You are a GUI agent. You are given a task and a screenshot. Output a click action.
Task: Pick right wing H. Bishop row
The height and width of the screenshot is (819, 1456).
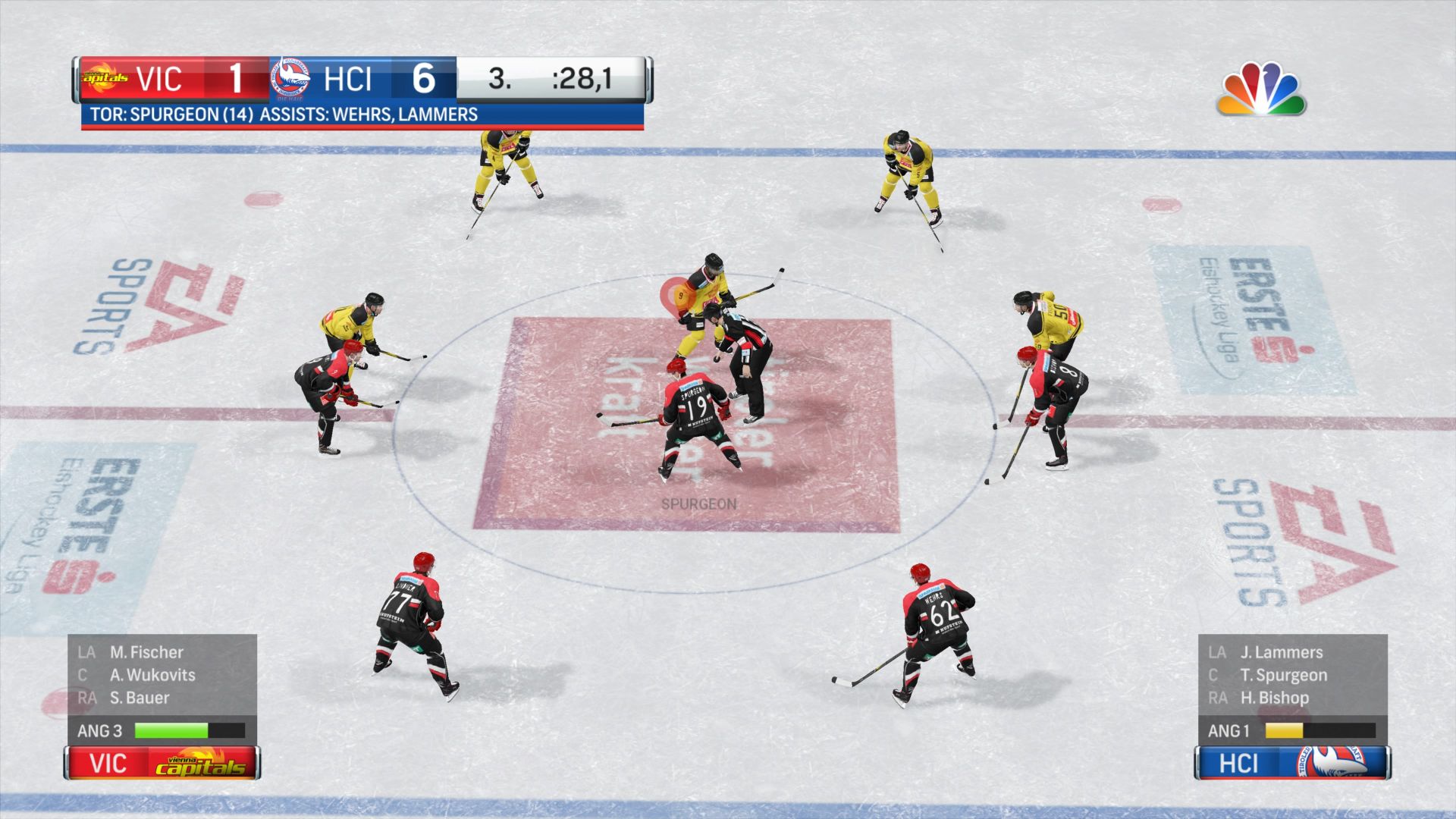point(1274,698)
